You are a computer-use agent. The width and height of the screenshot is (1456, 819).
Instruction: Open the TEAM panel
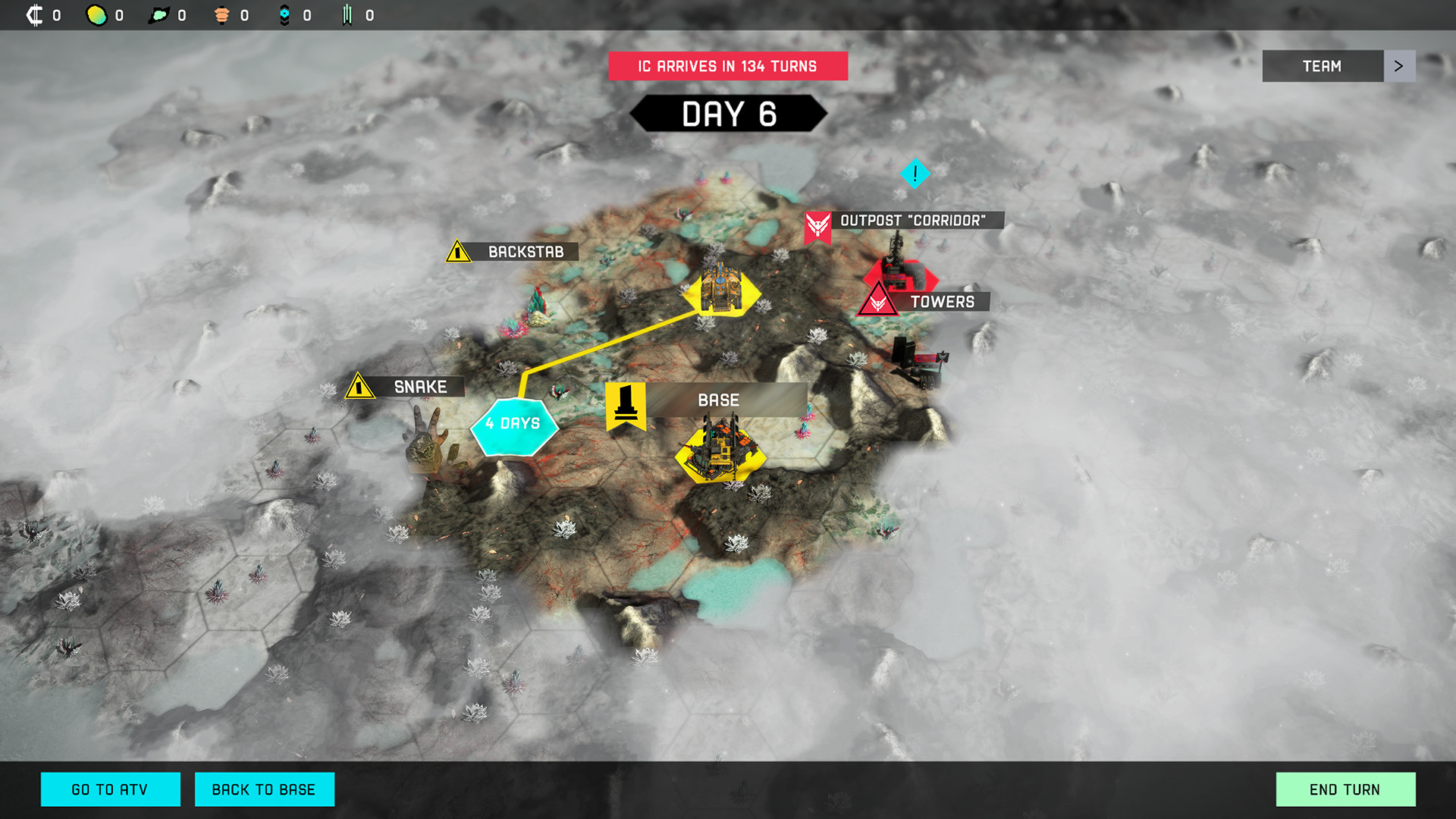coord(1323,66)
